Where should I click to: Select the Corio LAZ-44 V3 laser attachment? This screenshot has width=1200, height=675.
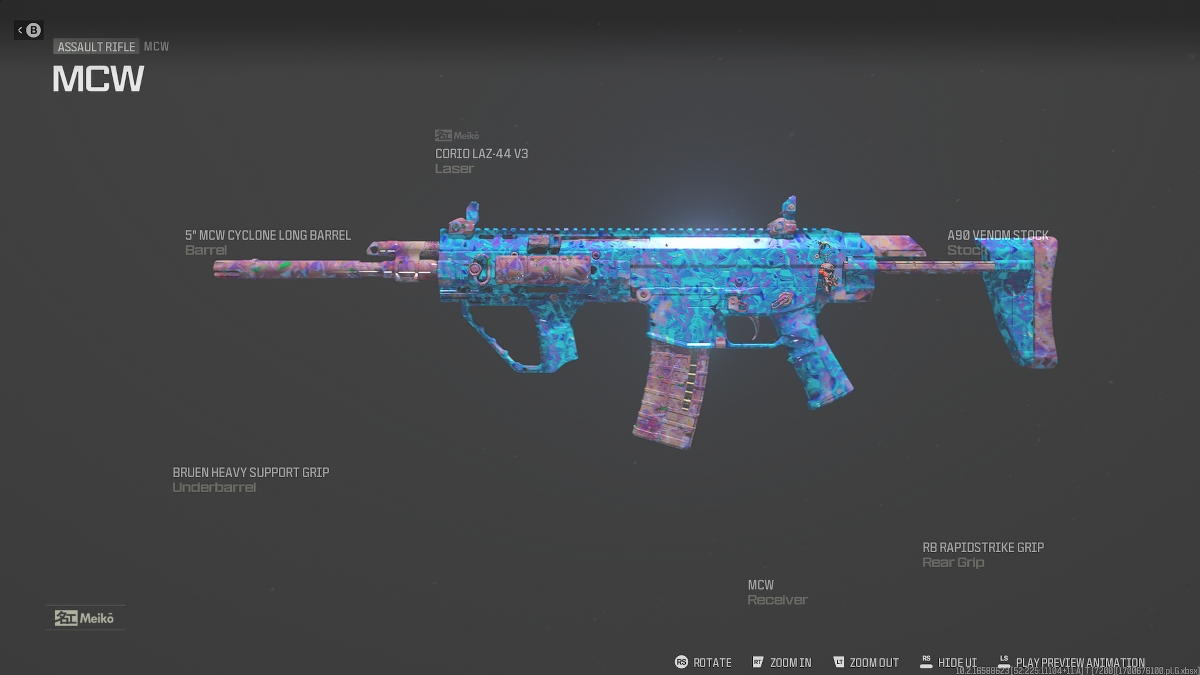click(481, 154)
